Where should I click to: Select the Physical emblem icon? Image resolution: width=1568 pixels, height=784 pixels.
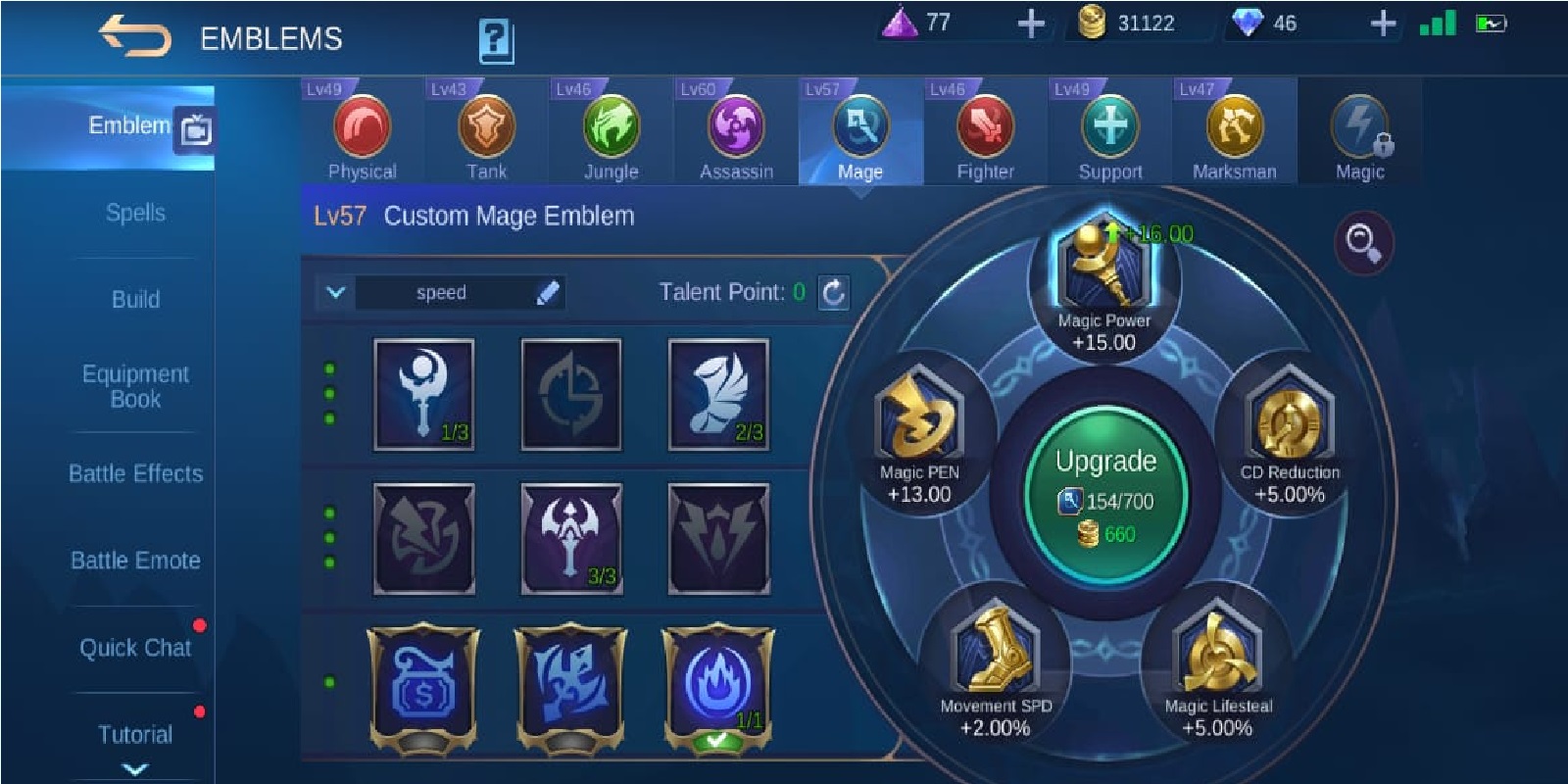coord(364,127)
